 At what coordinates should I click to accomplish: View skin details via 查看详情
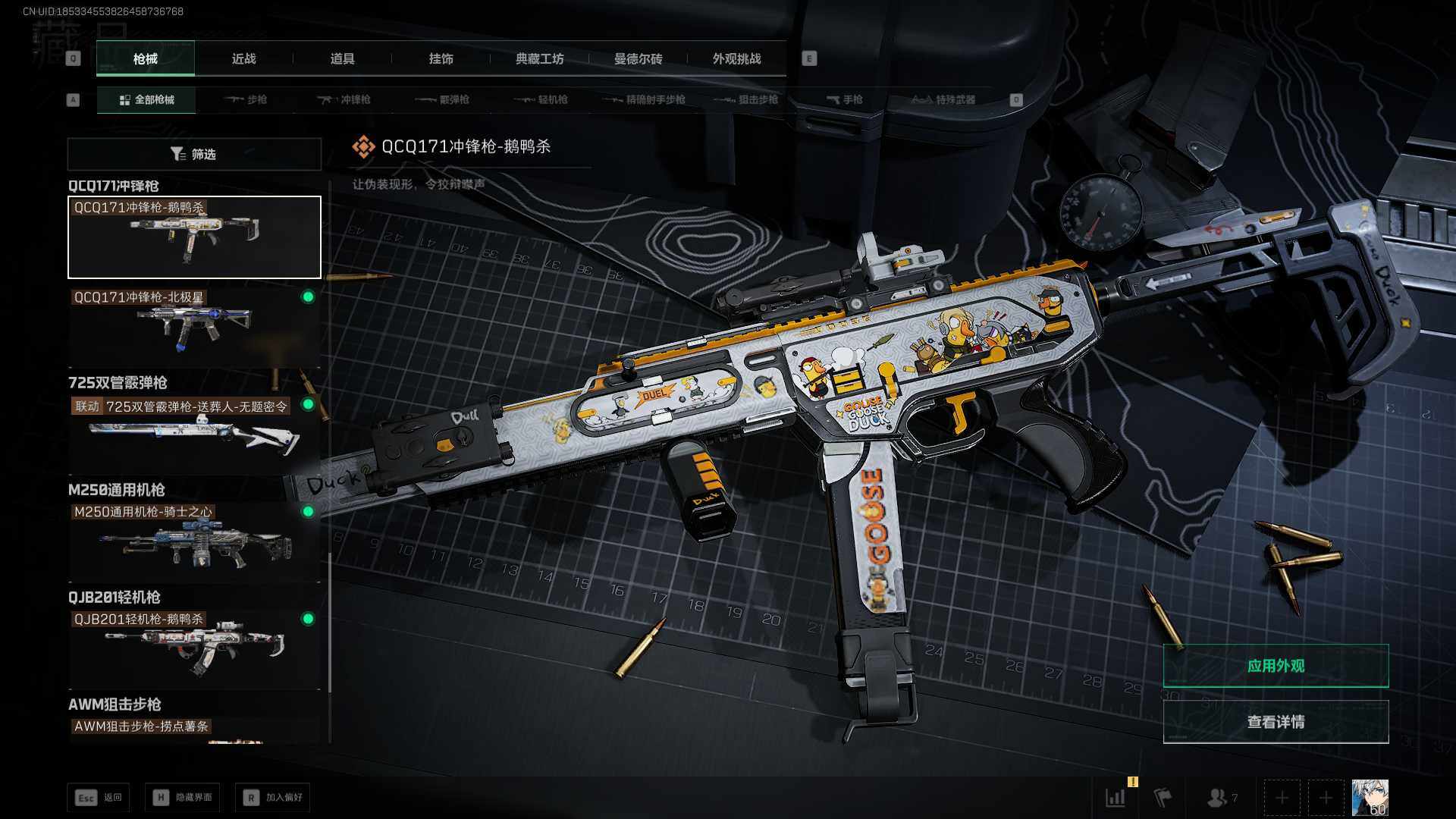[1276, 722]
